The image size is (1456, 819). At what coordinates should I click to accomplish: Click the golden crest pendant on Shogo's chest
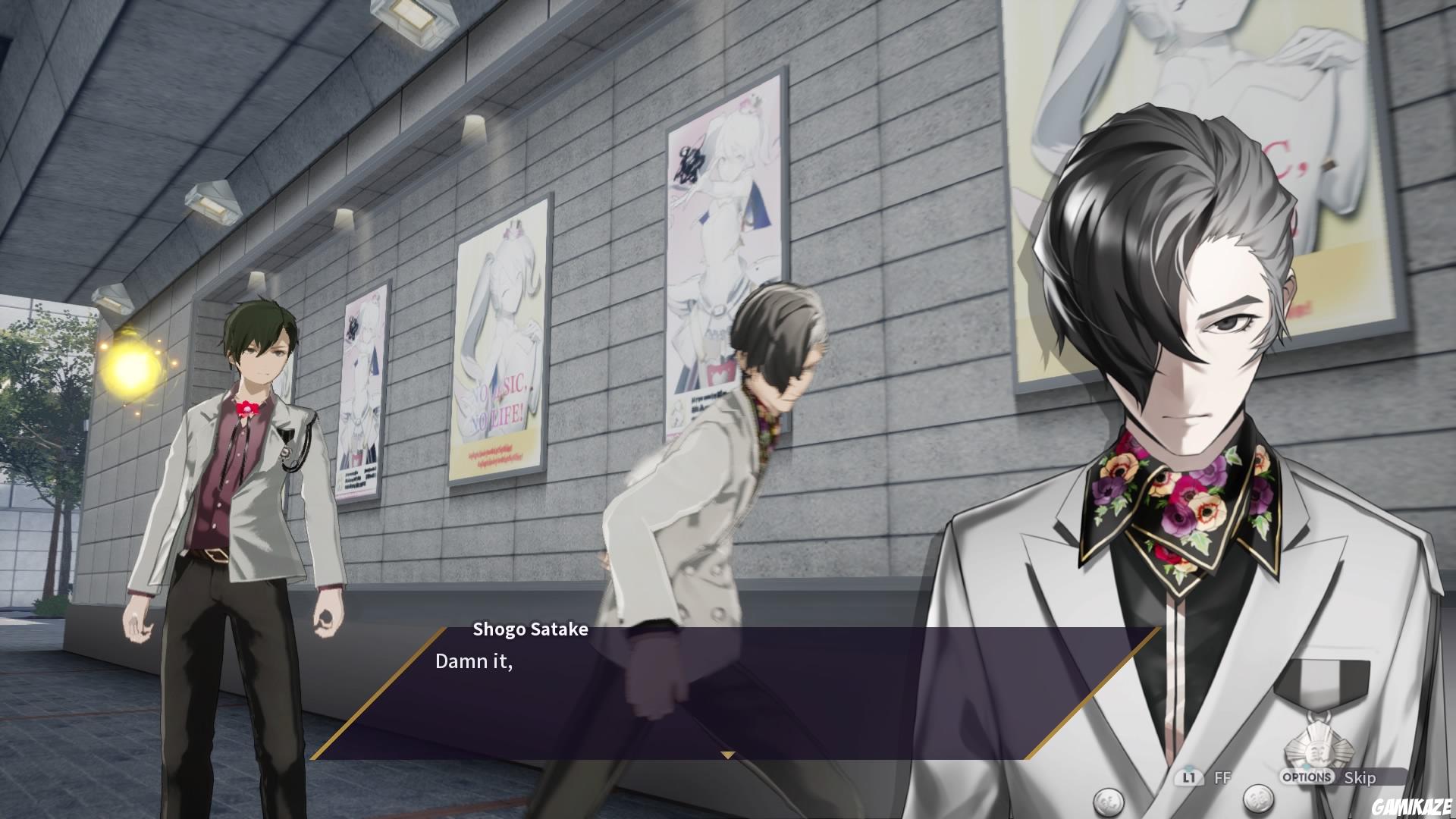click(1321, 751)
